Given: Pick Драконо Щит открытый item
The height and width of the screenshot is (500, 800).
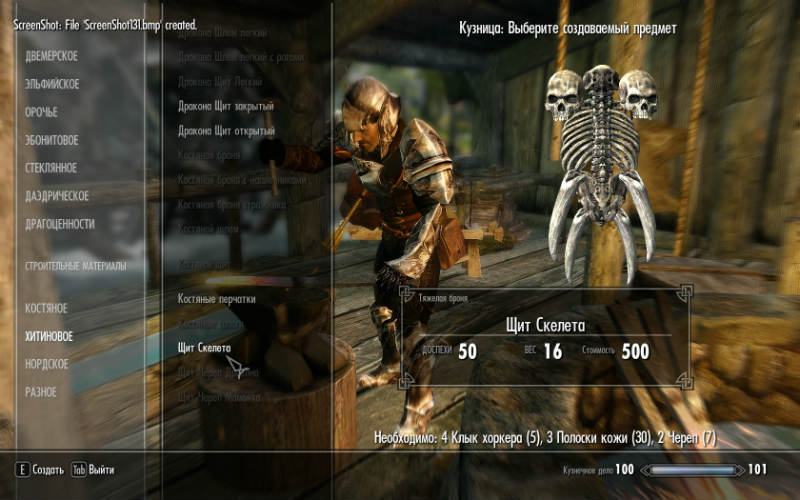Looking at the screenshot, I should tap(226, 131).
